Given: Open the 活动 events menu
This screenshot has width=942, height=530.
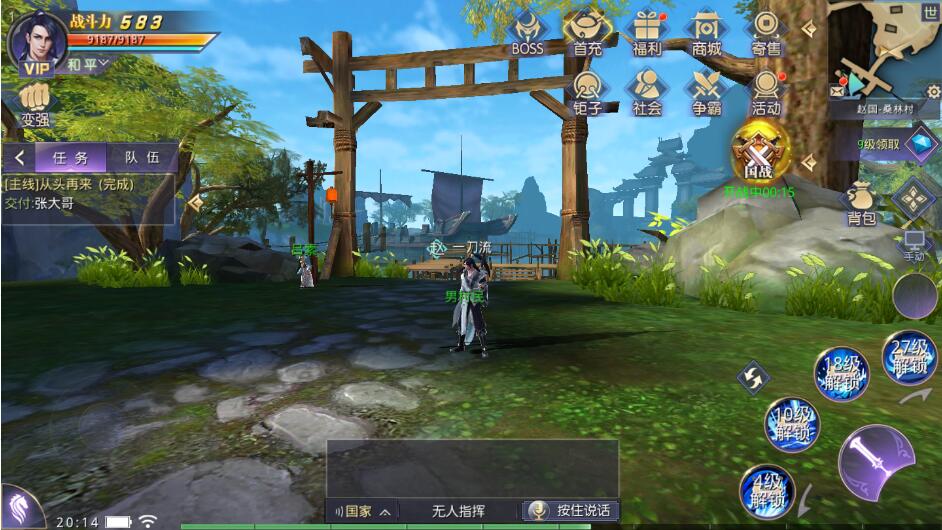Looking at the screenshot, I should [766, 90].
